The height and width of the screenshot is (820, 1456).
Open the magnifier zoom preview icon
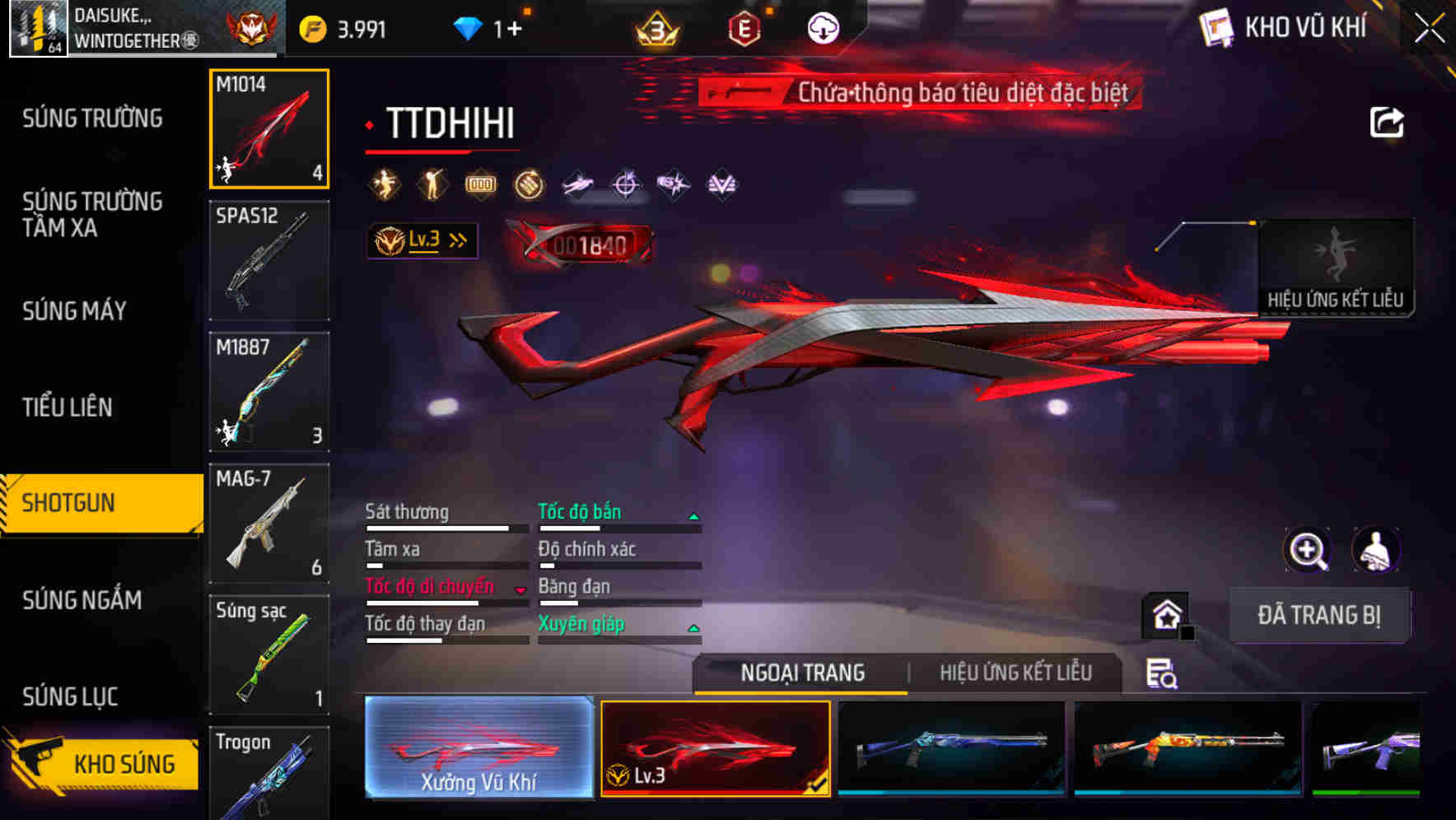1306,550
